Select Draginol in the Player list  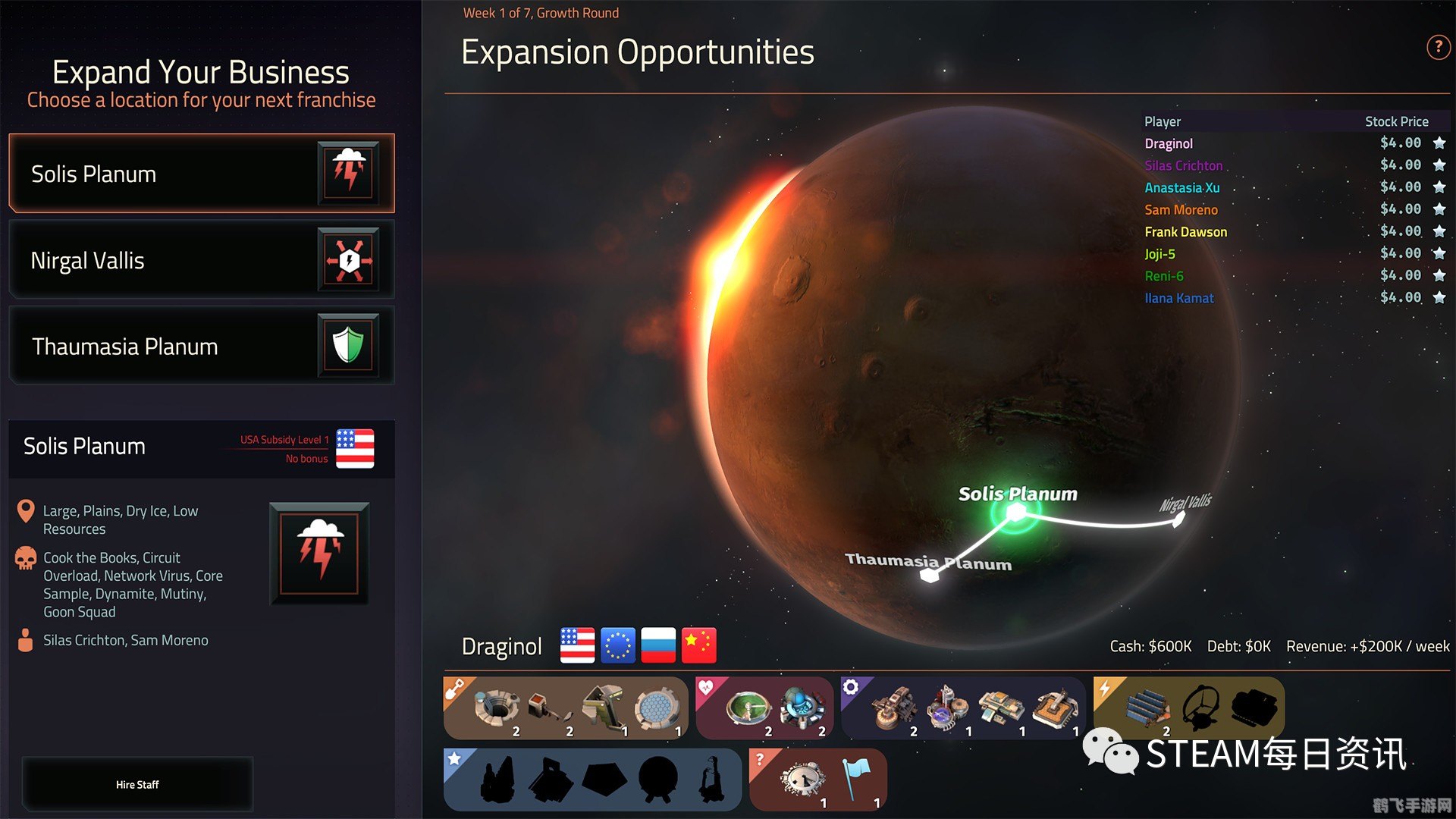[1168, 143]
